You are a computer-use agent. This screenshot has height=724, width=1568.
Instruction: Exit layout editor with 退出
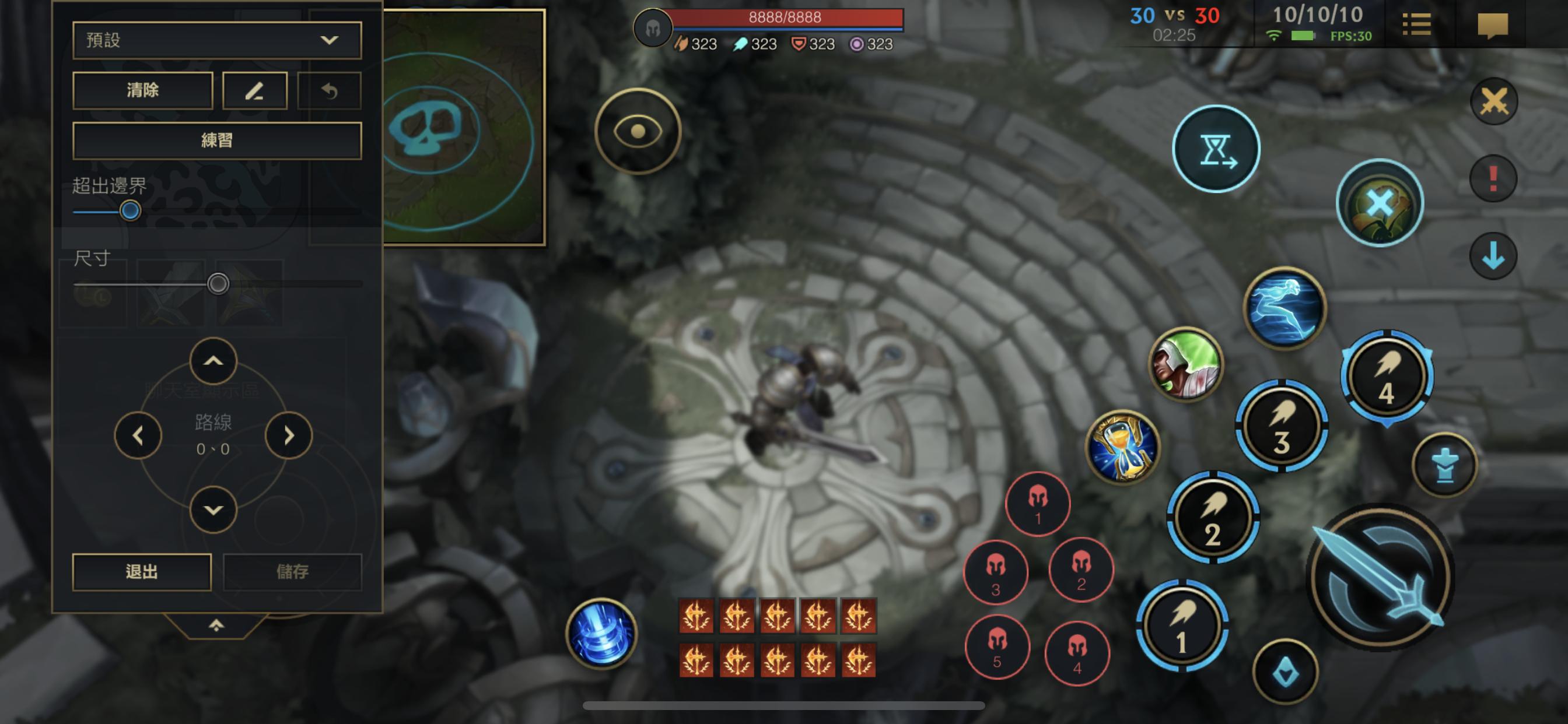click(x=142, y=571)
